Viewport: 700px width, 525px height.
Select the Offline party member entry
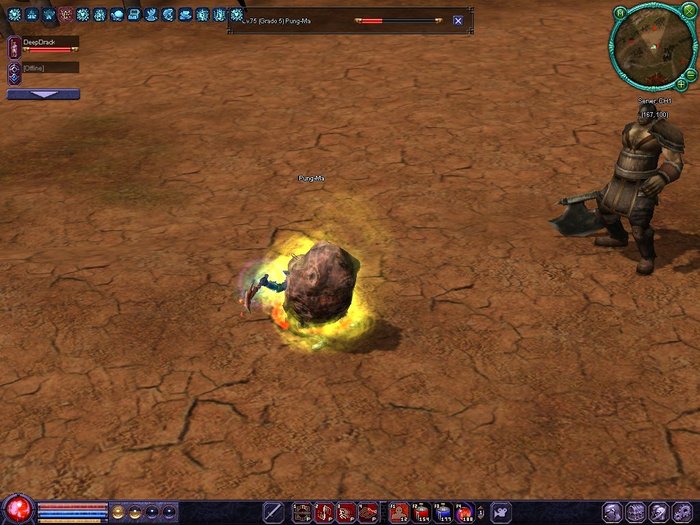tap(44, 68)
